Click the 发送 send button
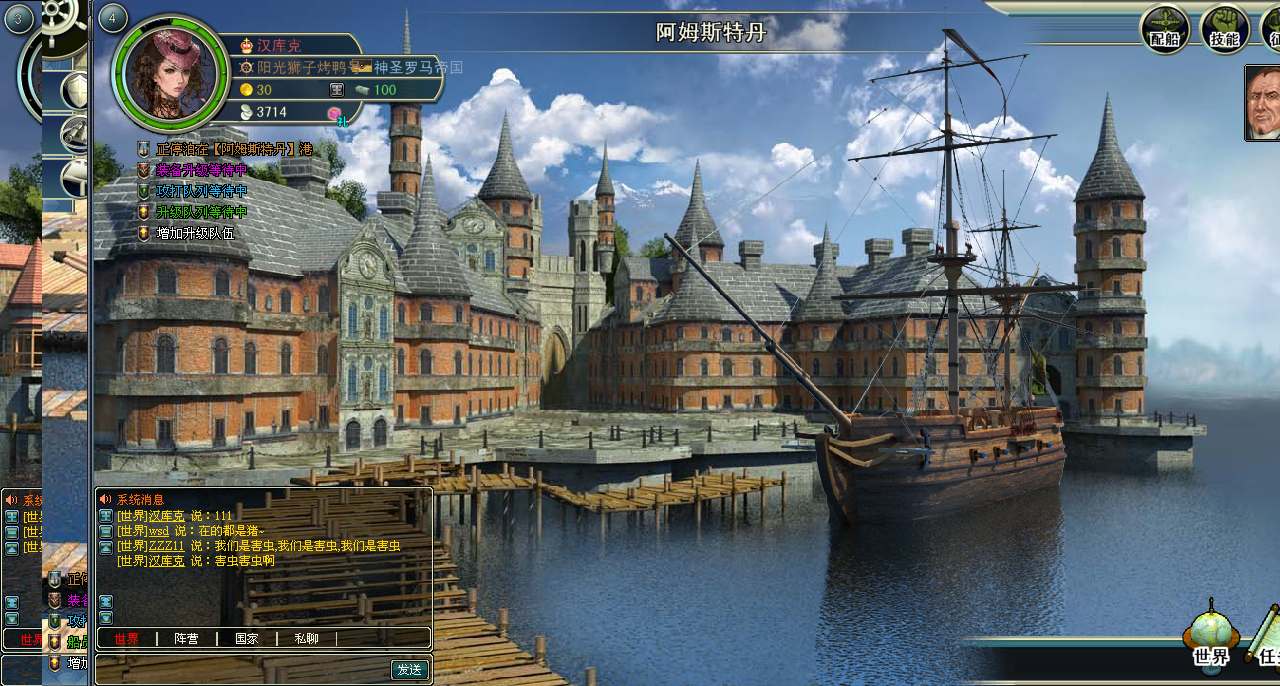This screenshot has height=686, width=1280. tap(409, 669)
